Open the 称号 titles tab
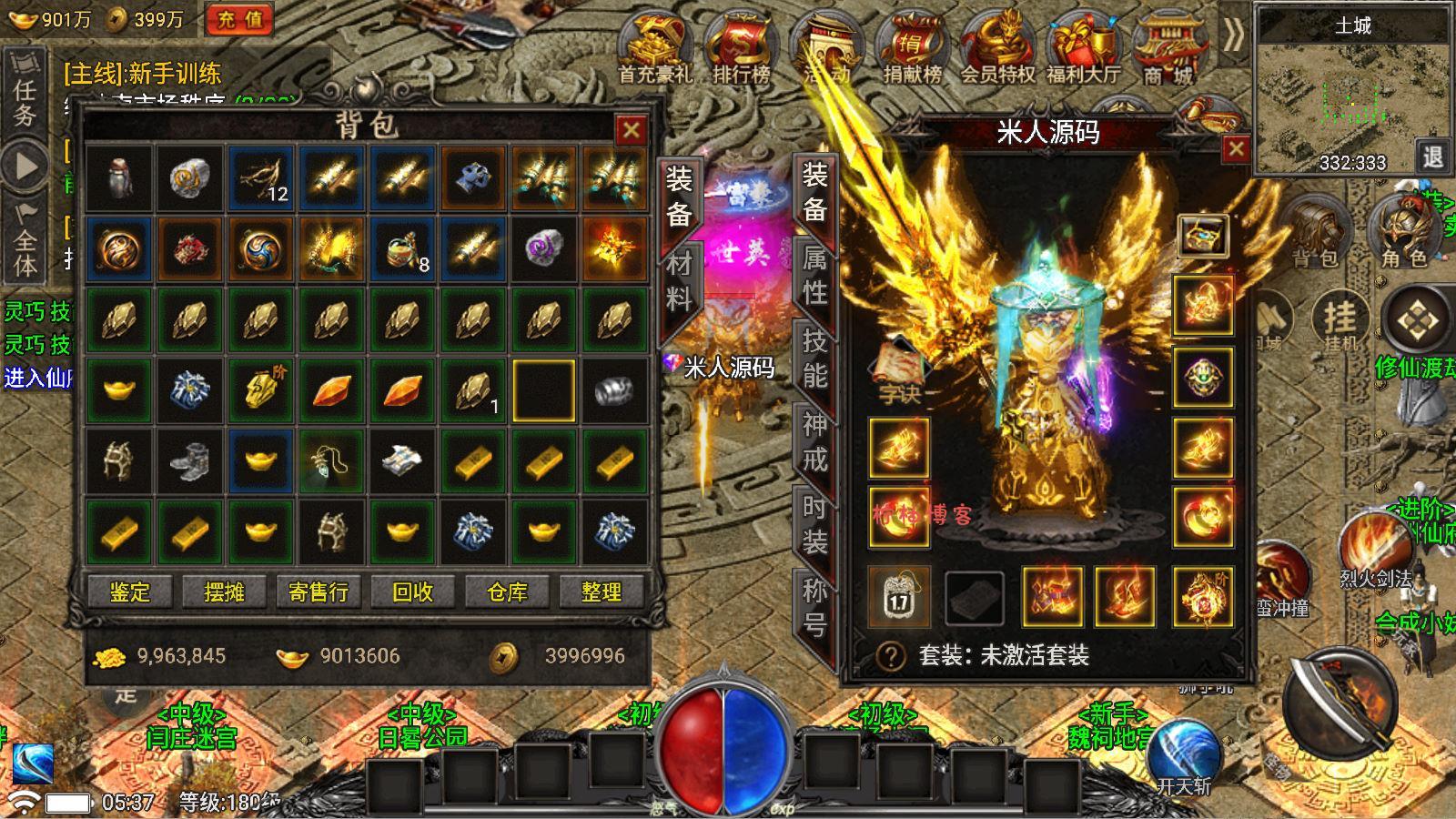This screenshot has width=1456, height=819. (x=814, y=607)
